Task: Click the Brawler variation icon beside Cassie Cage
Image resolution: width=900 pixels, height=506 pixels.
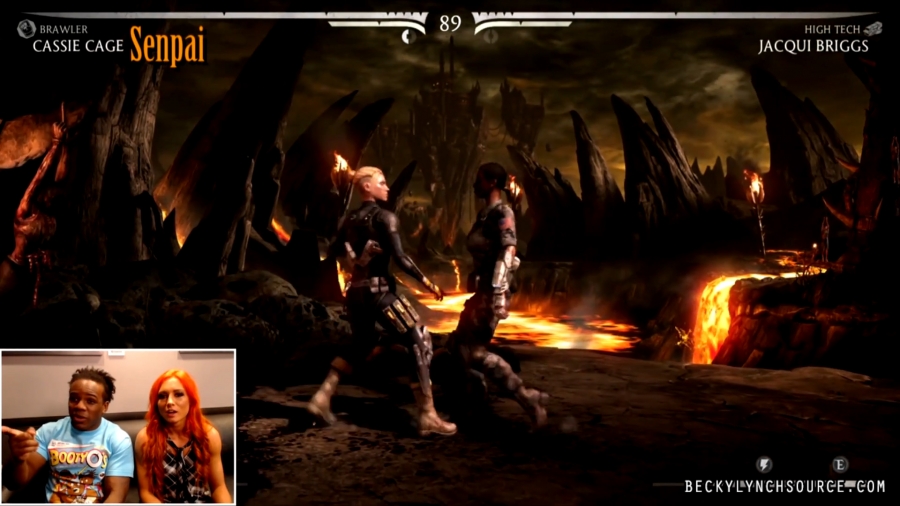Action: tap(26, 29)
